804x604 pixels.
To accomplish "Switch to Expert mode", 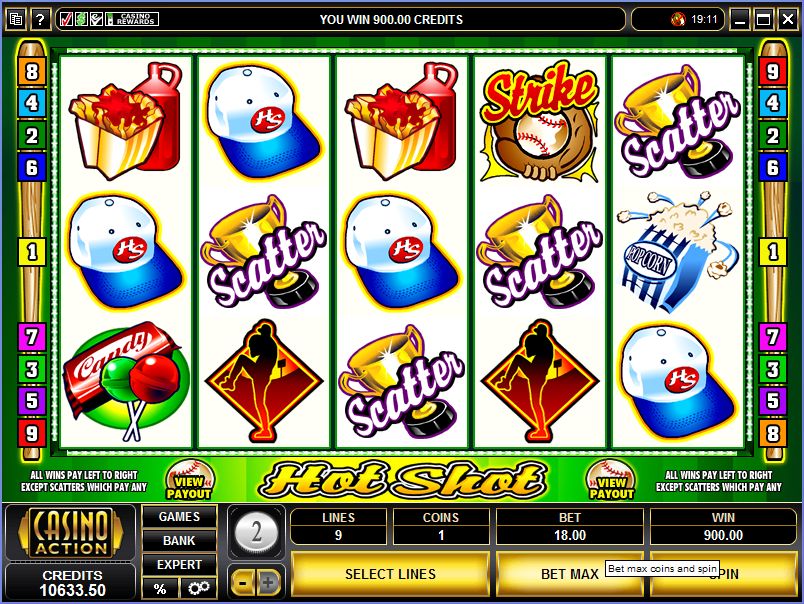I will tap(179, 565).
